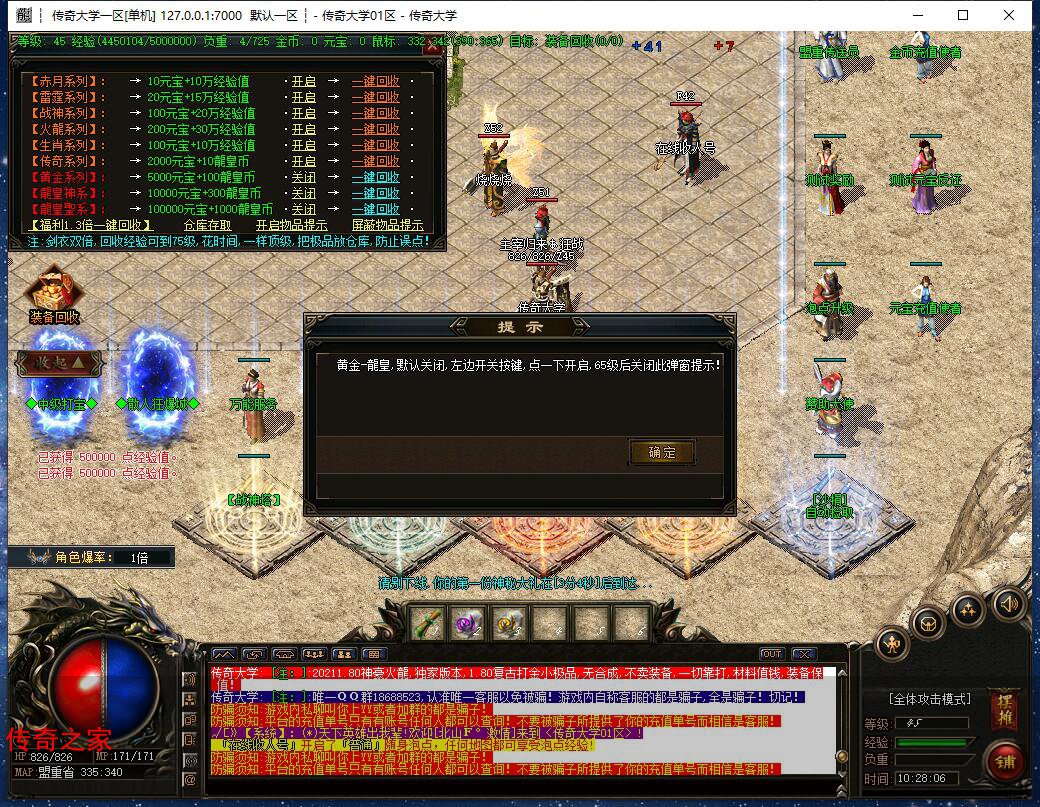The image size is (1040, 807).
Task: Use the green scroll in the first hotbar slot
Action: (x=427, y=623)
